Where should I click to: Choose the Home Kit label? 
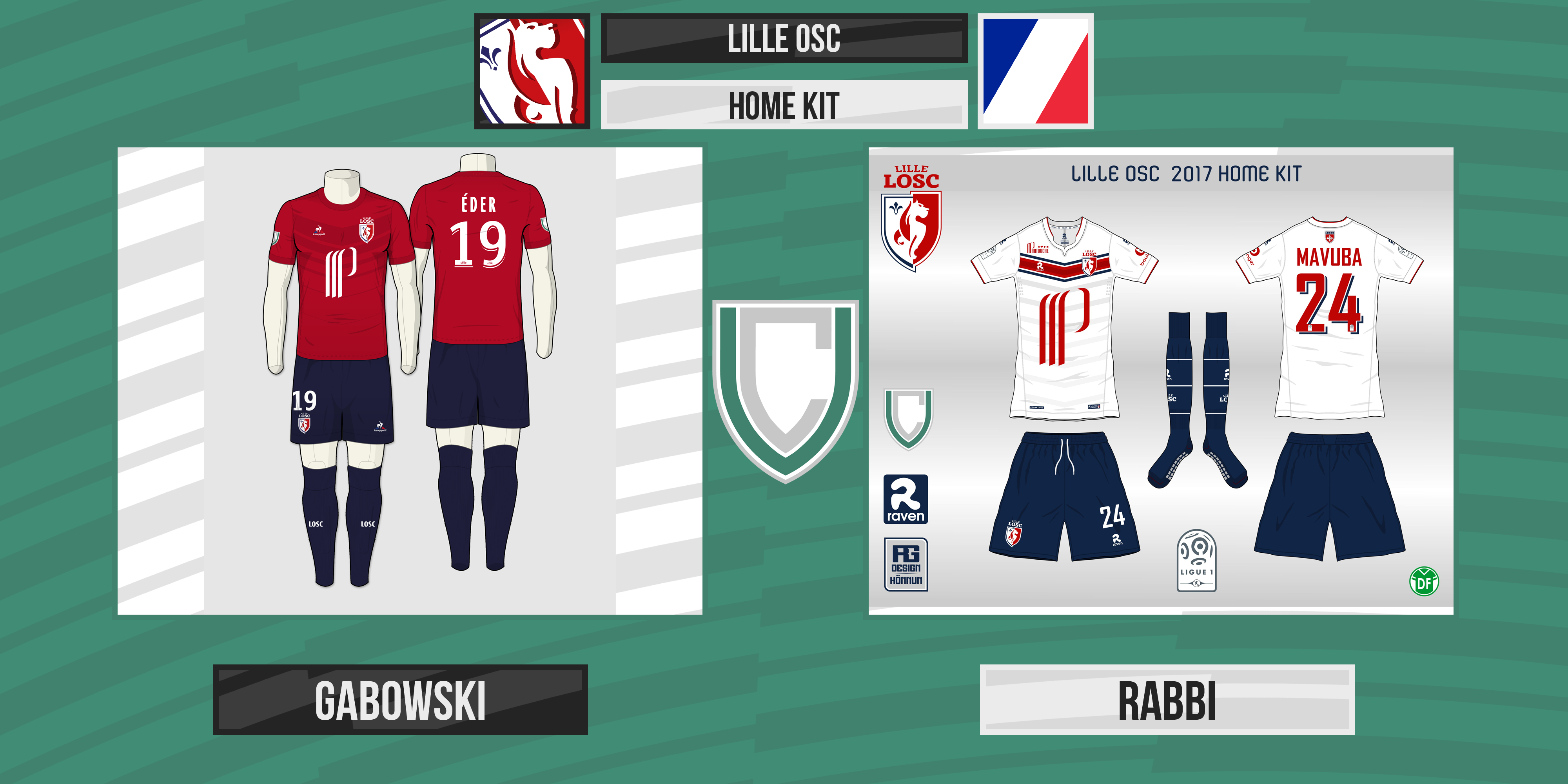[783, 105]
